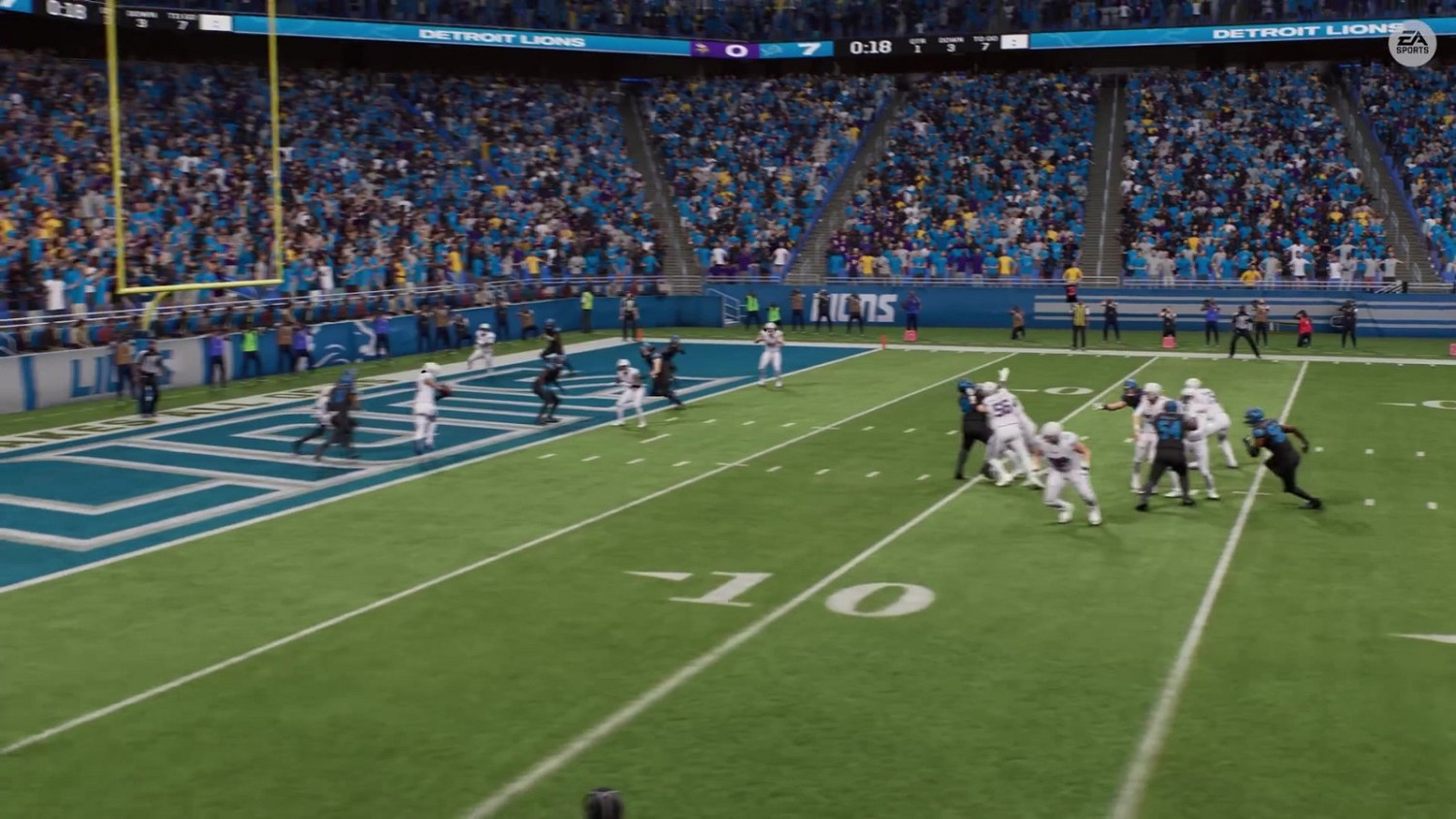This screenshot has width=1456, height=819.
Task: Expand the TO GO 7 field on the score bug
Action: 985,43
